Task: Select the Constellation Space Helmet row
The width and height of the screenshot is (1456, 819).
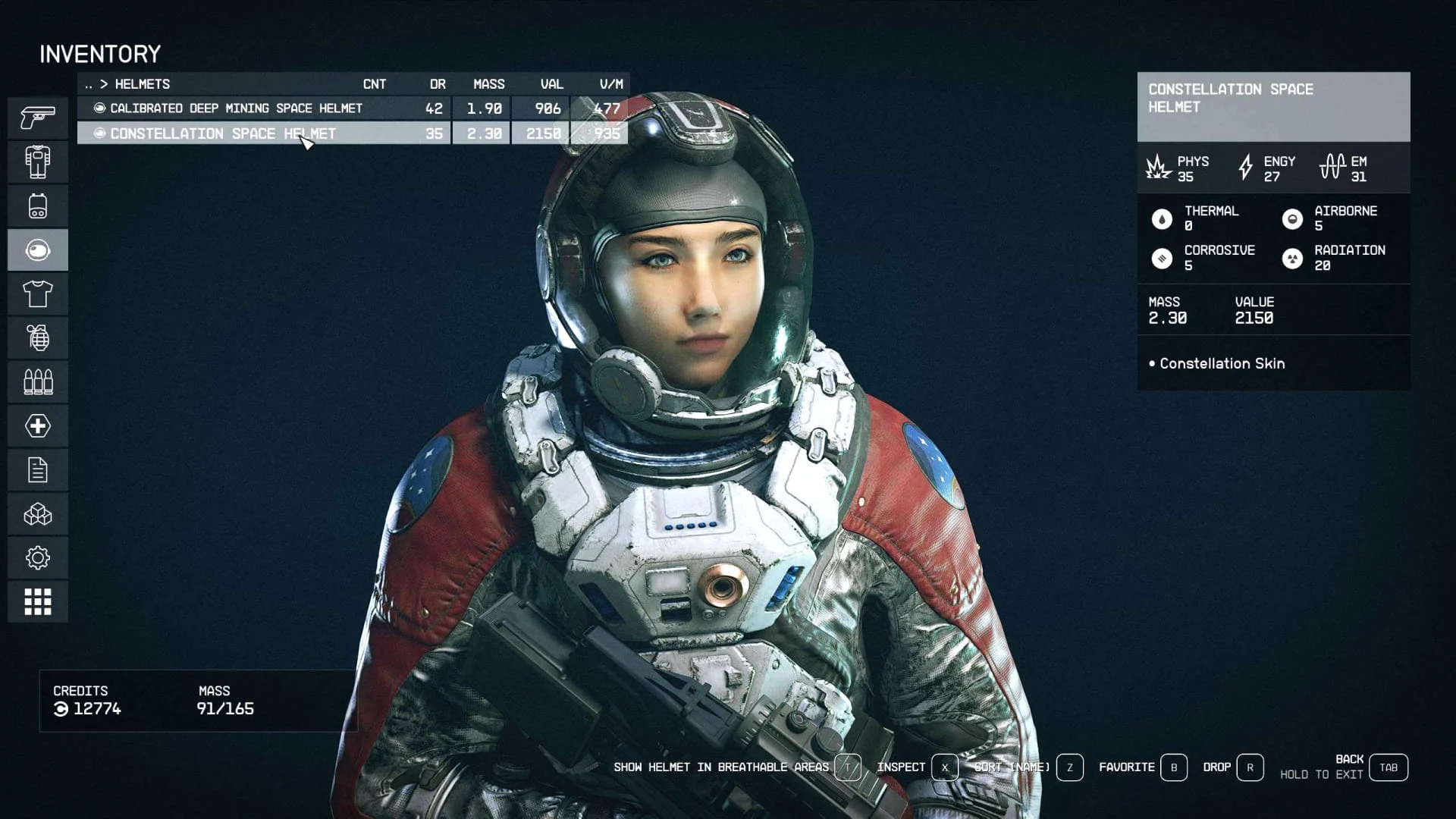Action: (223, 133)
